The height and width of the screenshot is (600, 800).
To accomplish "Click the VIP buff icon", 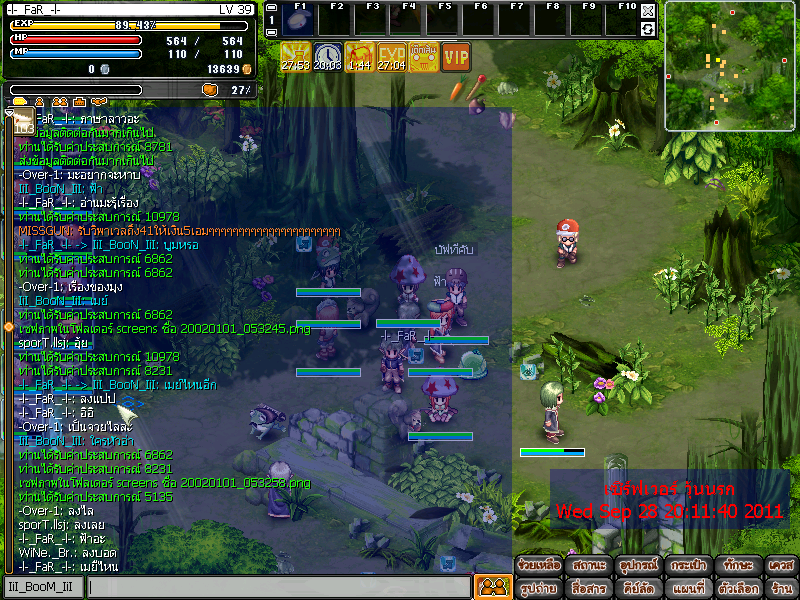I will 456,58.
